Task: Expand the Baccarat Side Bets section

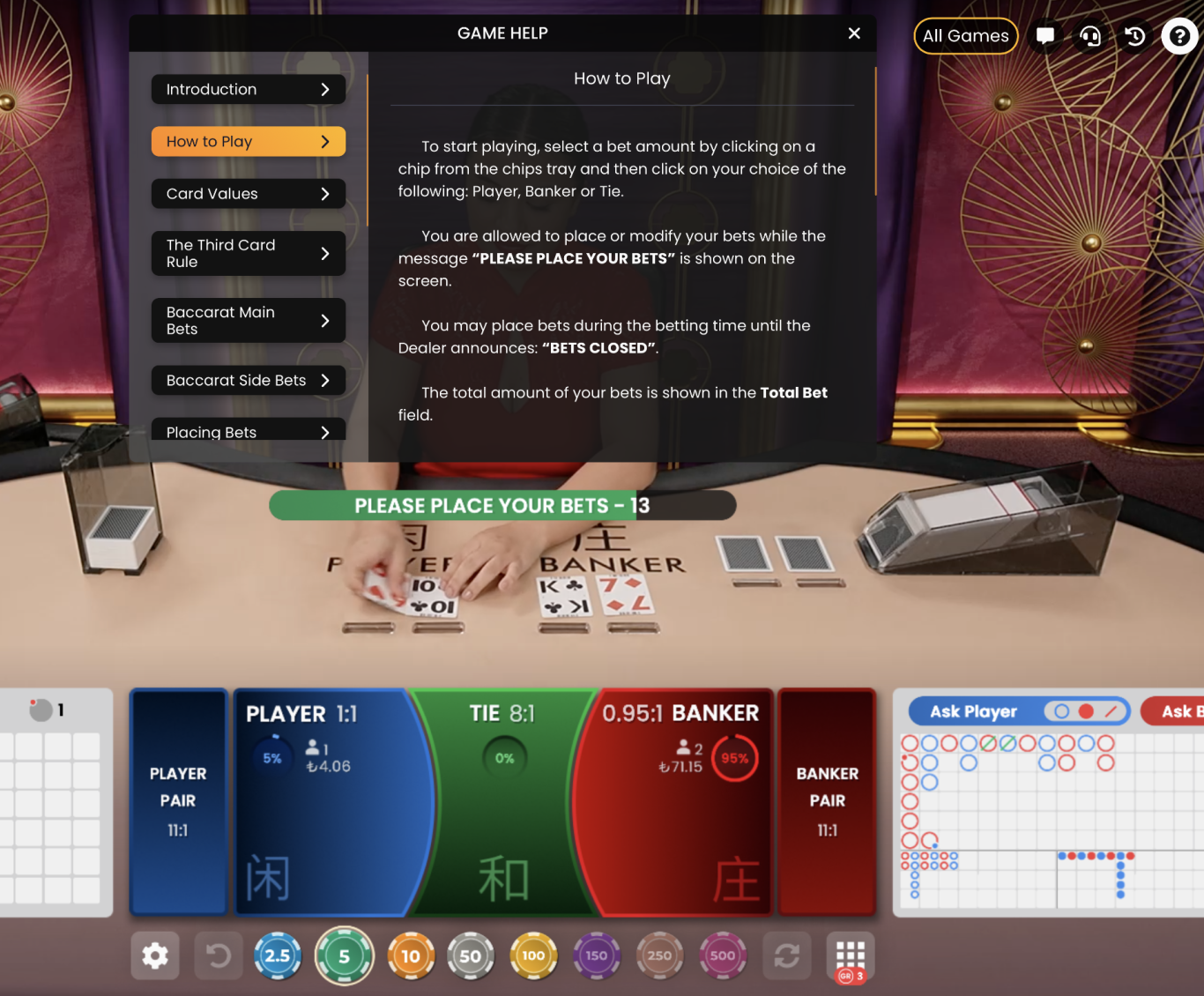Action: 248,380
